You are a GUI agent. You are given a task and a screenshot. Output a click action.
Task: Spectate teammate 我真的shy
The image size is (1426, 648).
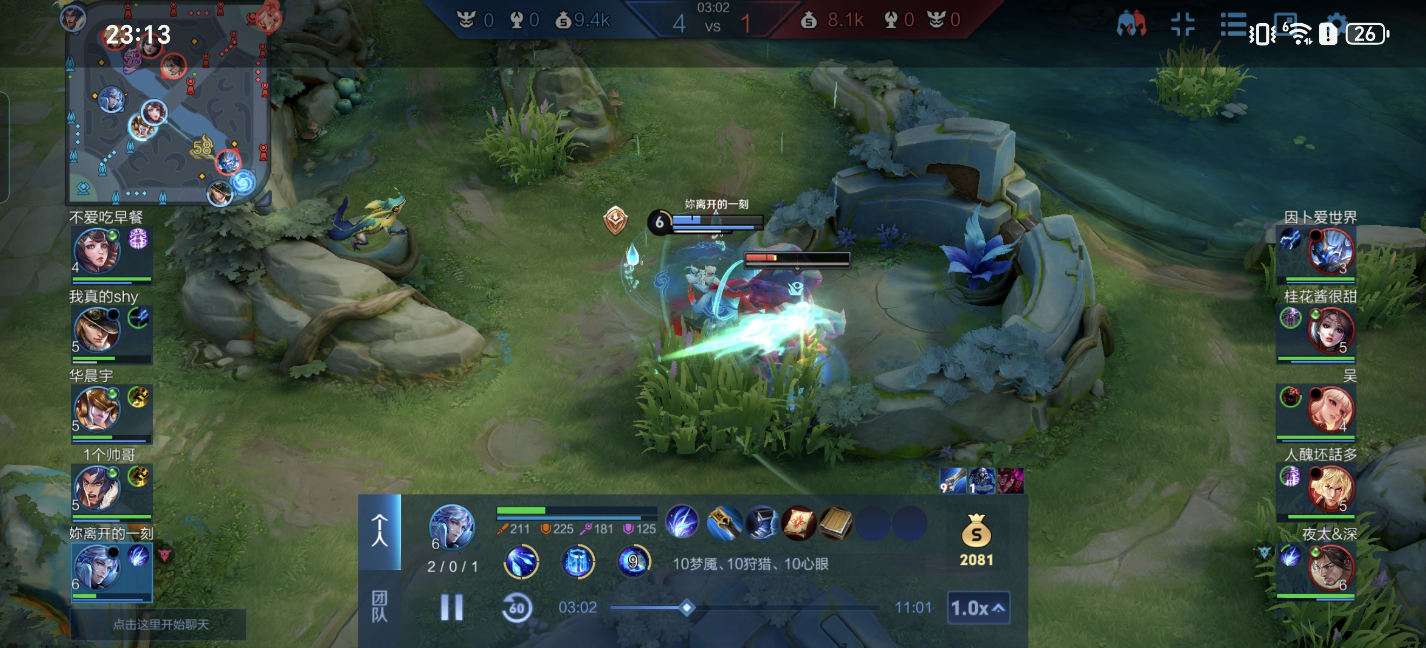[x=97, y=329]
